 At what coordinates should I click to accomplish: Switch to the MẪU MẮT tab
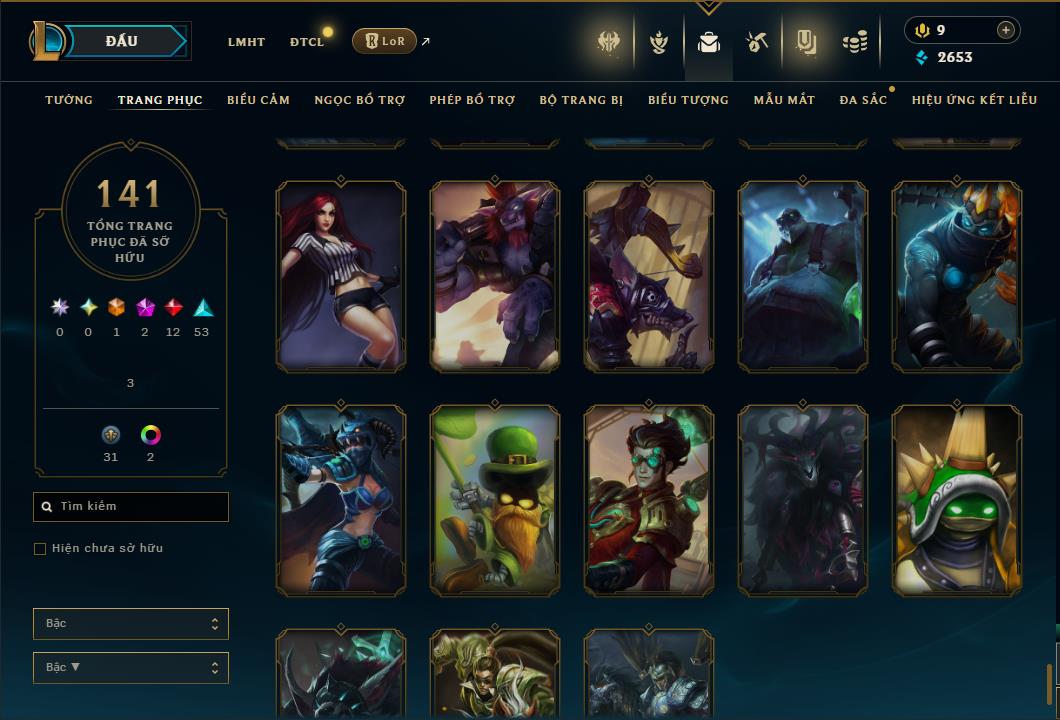(784, 100)
